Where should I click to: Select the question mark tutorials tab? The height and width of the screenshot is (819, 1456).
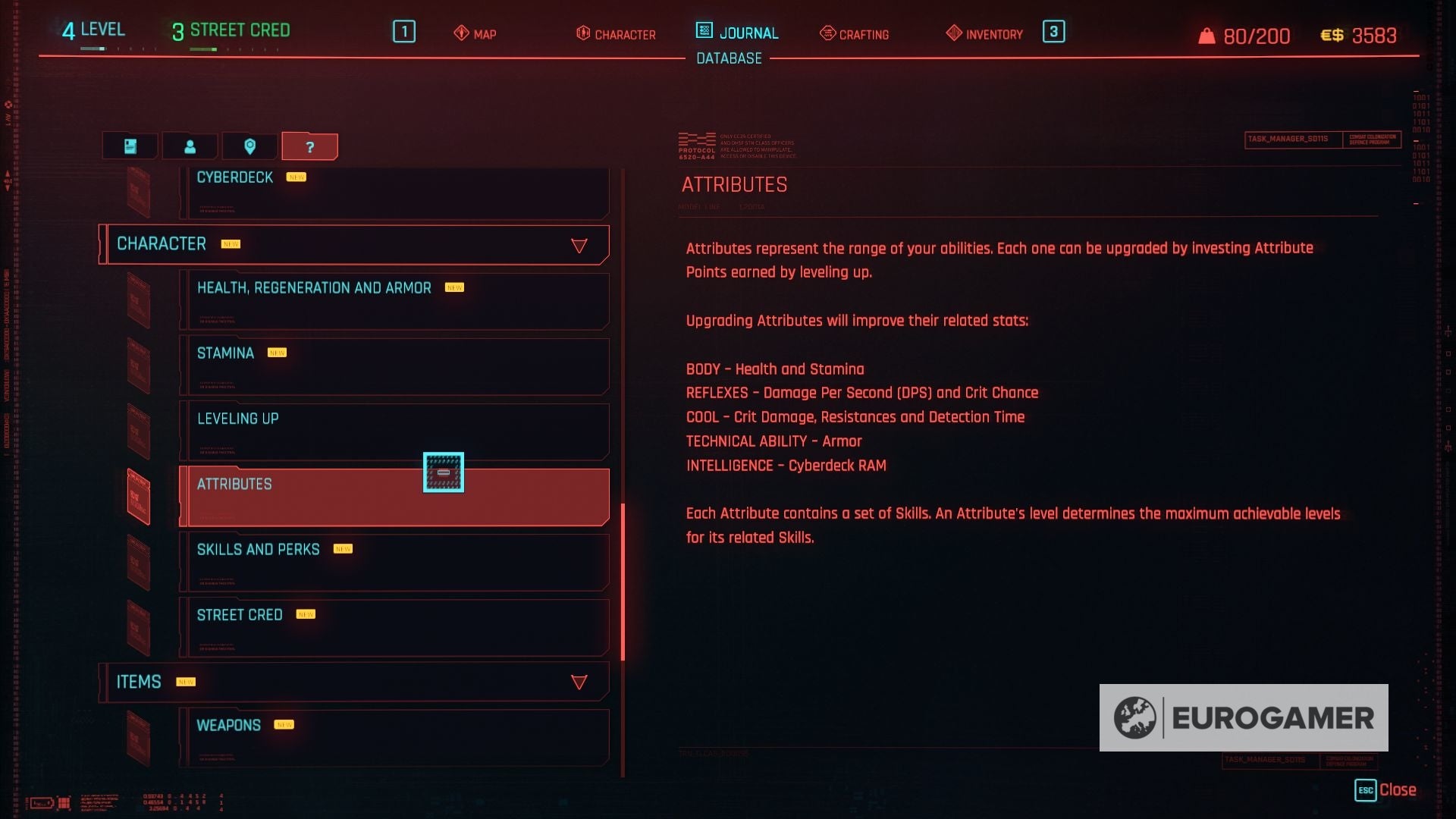pos(309,146)
